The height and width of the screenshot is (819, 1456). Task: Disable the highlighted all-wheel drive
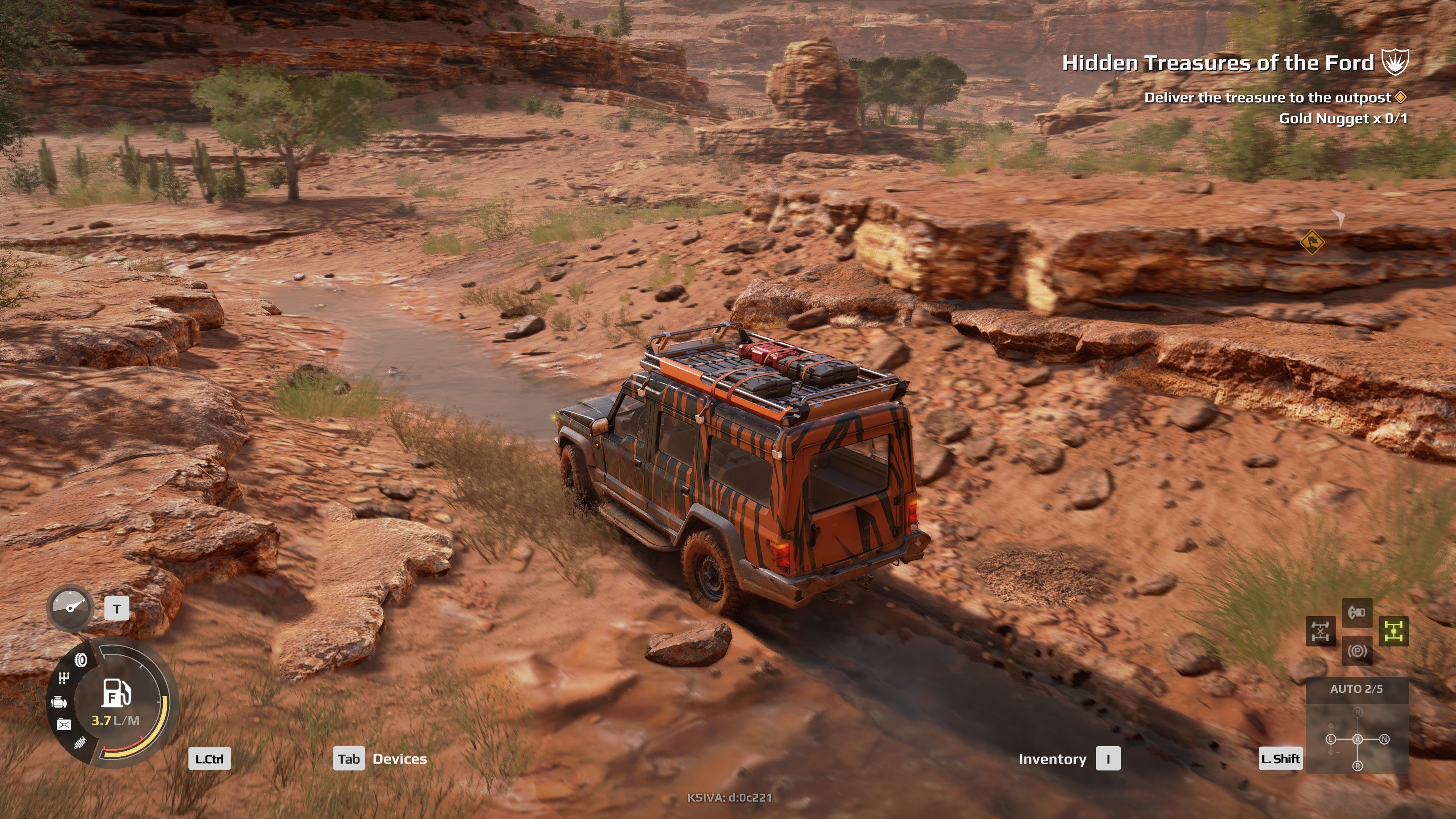point(1394,631)
